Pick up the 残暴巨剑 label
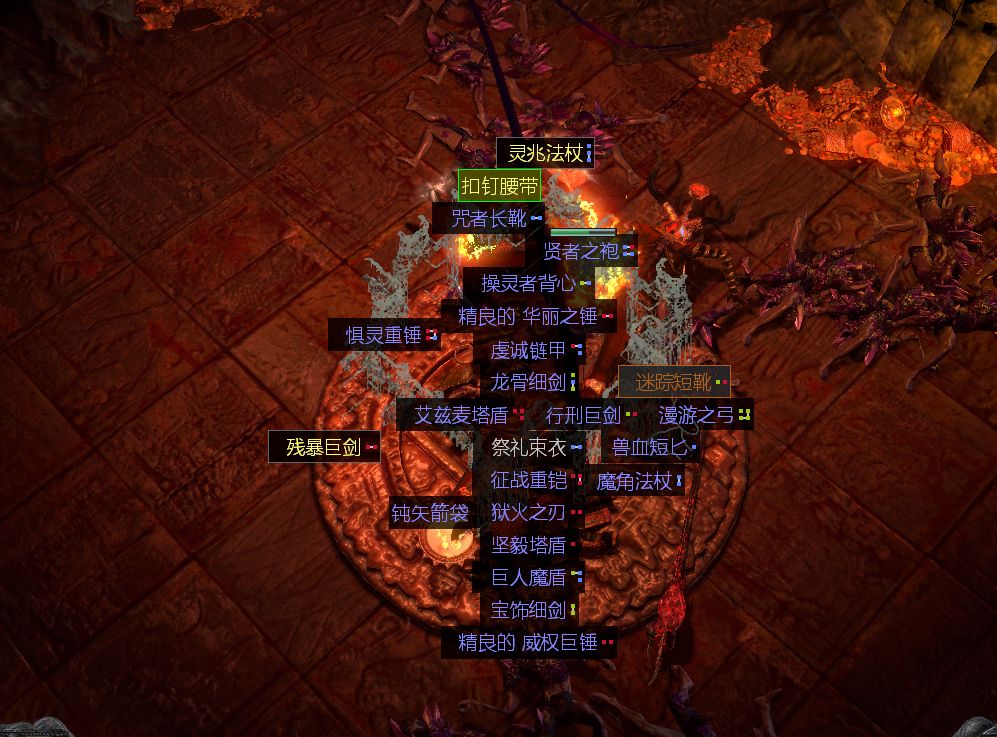This screenshot has width=997, height=737. tap(324, 447)
